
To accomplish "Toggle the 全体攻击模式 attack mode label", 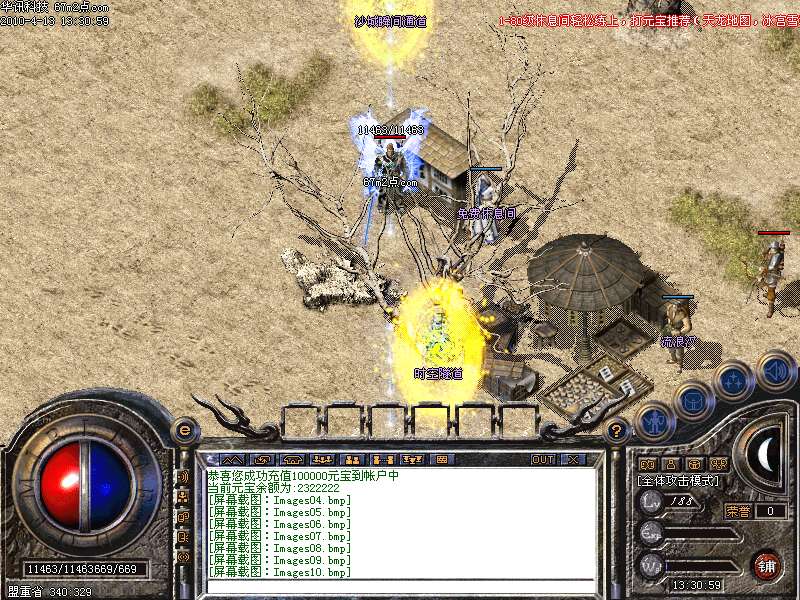I will [682, 481].
